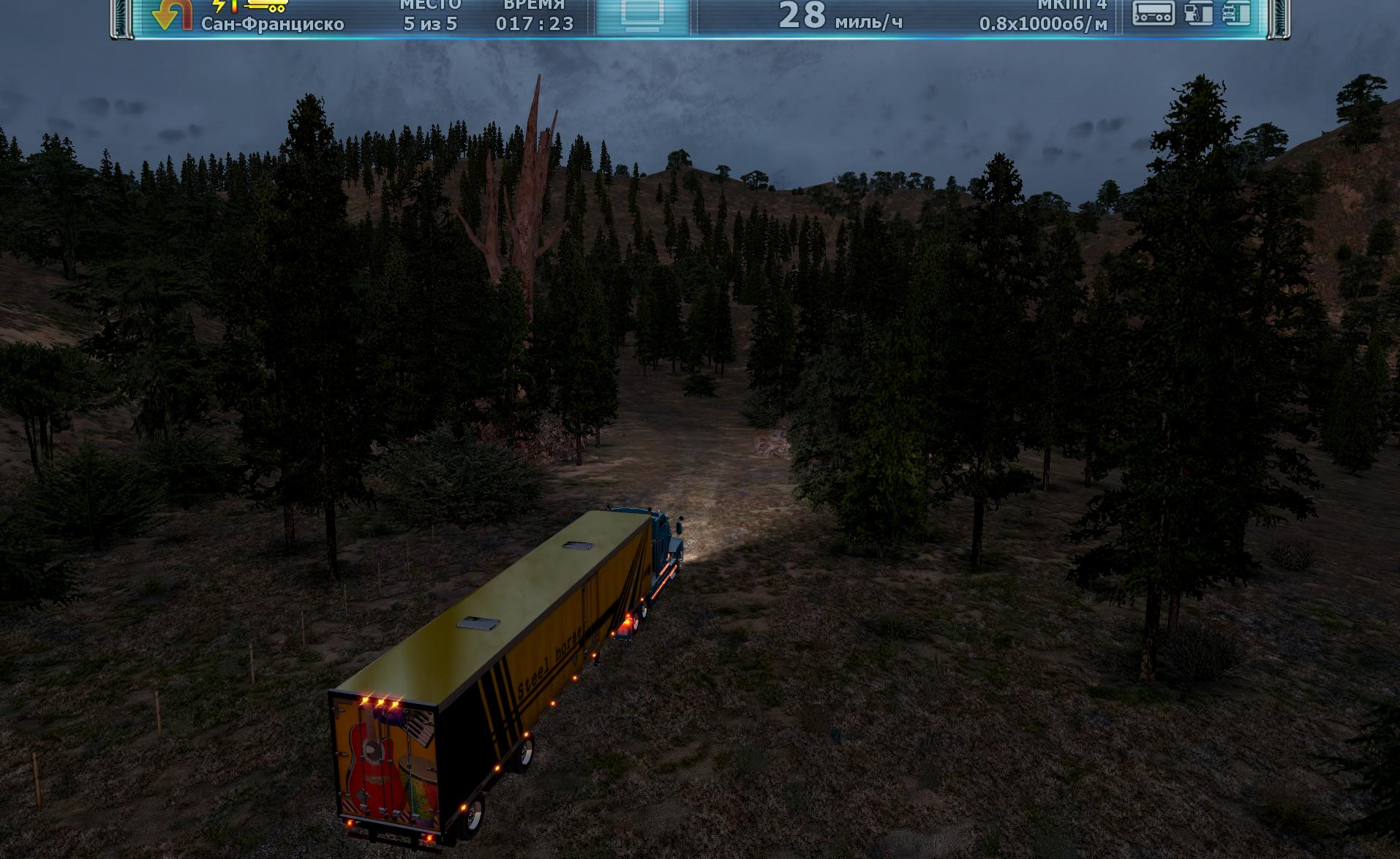Click the U-turn arrow navigation icon

coord(172,15)
